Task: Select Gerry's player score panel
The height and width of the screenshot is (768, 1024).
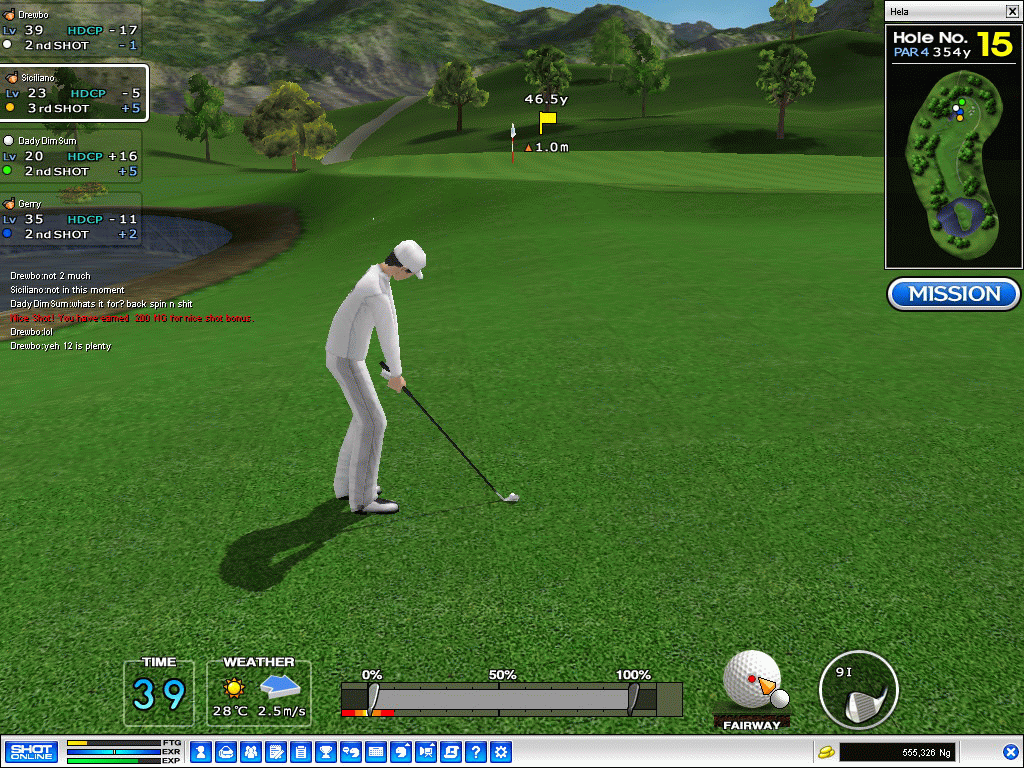Action: [x=70, y=219]
